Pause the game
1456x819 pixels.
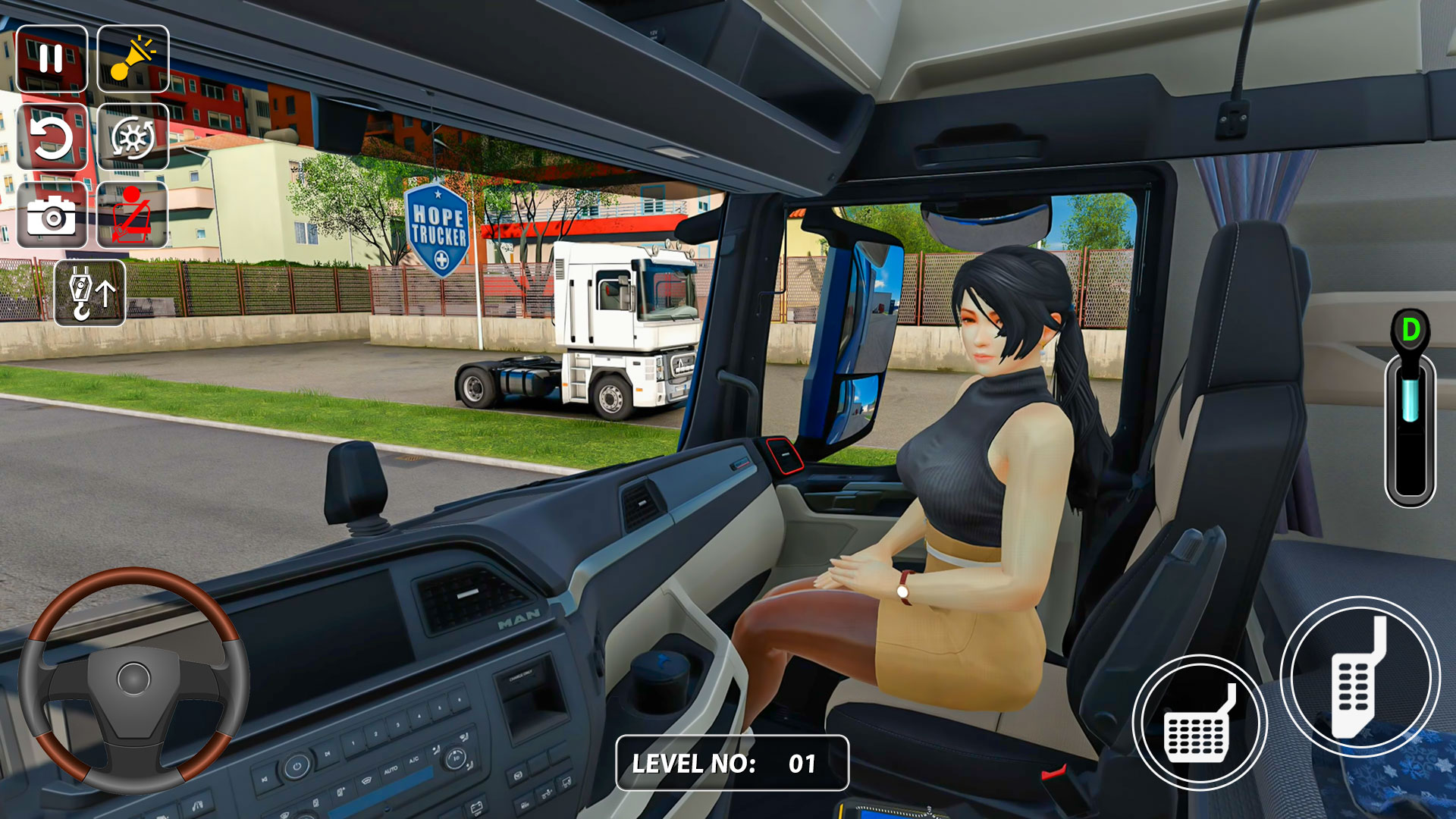52,56
